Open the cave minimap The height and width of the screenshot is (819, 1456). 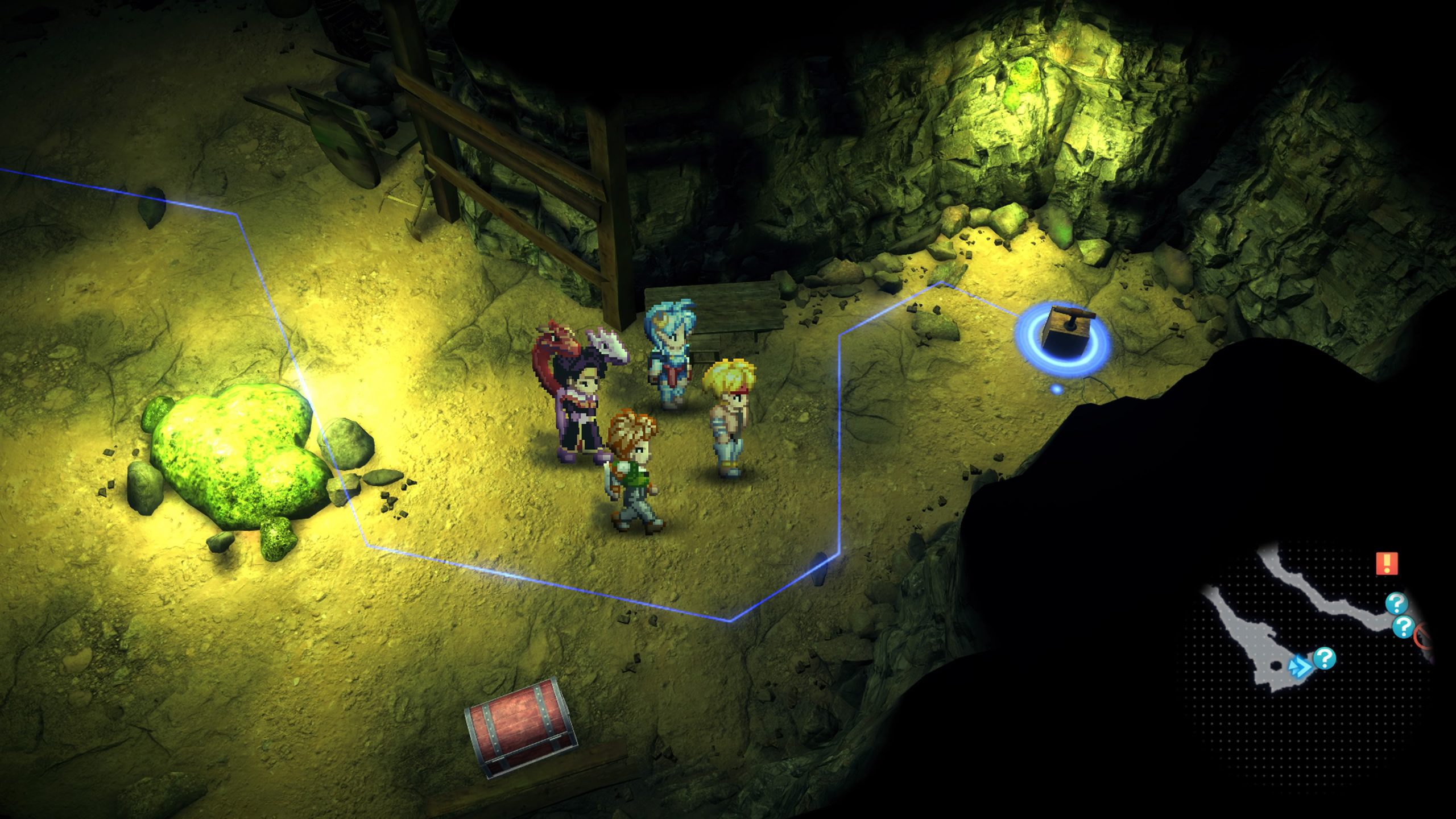[x=1308, y=626]
